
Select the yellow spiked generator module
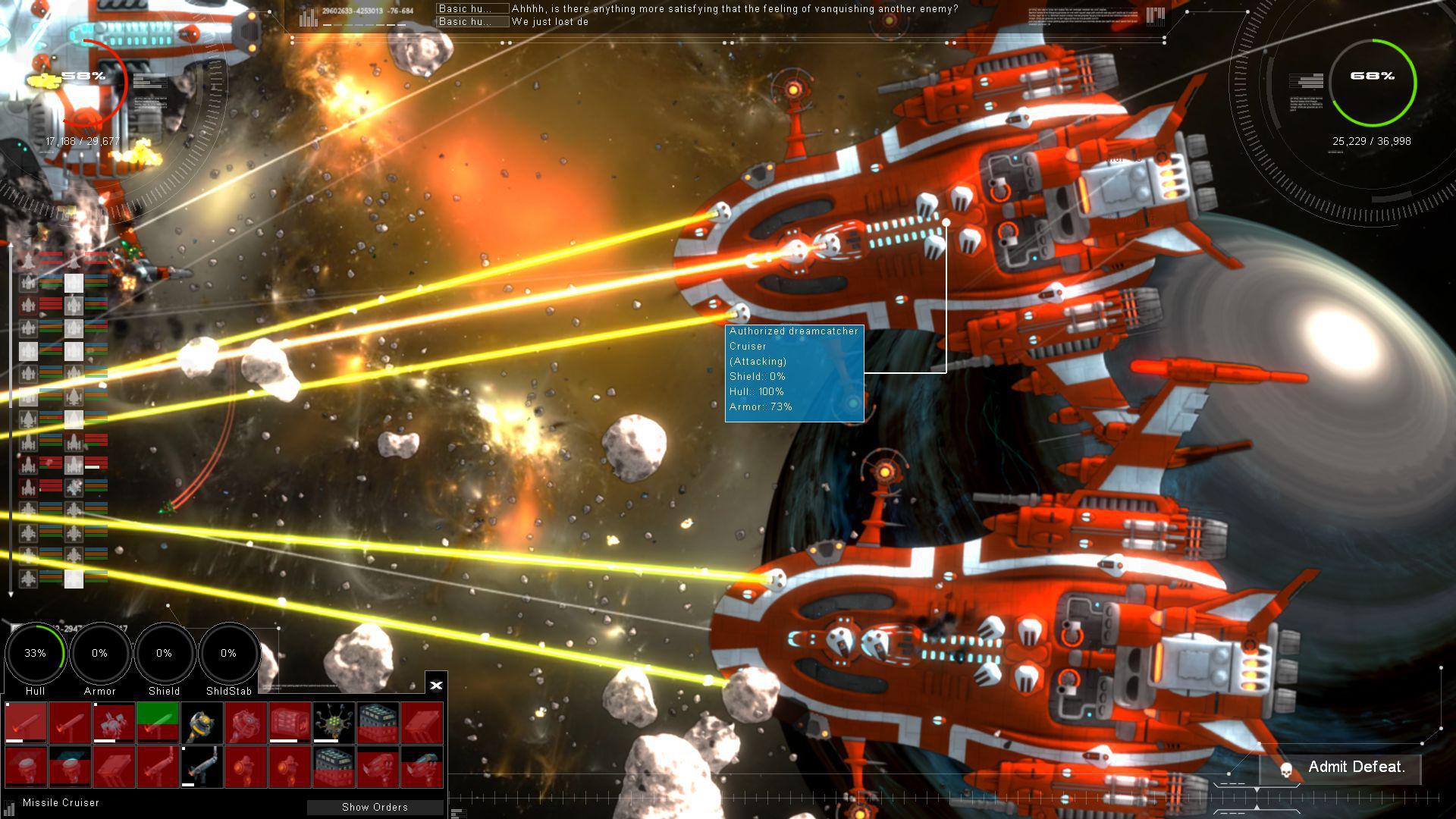pos(333,721)
